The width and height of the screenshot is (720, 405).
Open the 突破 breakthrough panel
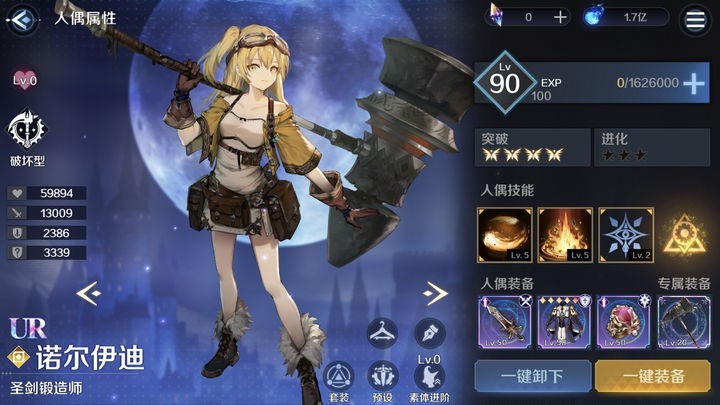pos(531,147)
